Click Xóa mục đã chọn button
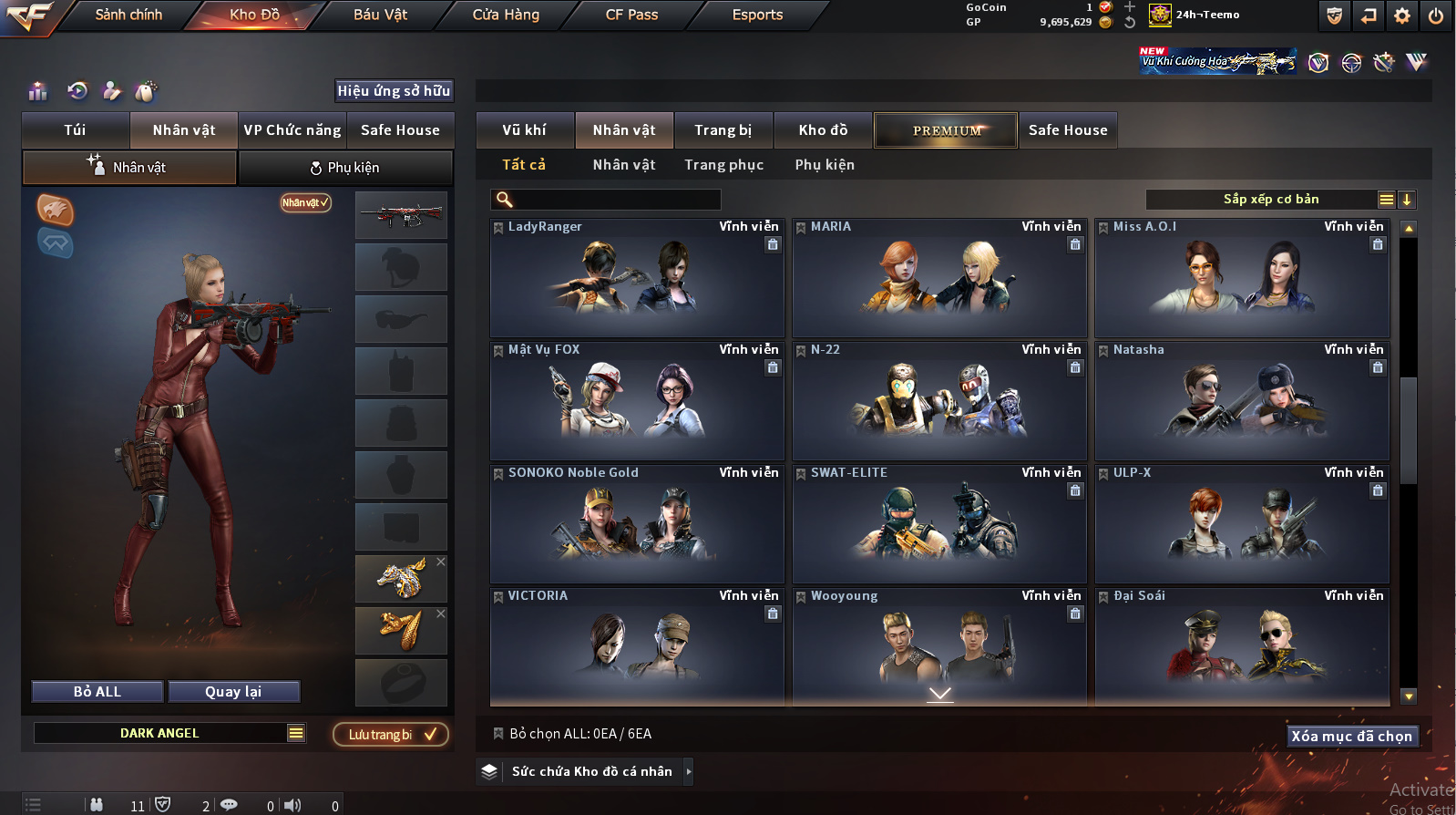Viewport: 1456px width, 815px height. point(1351,737)
